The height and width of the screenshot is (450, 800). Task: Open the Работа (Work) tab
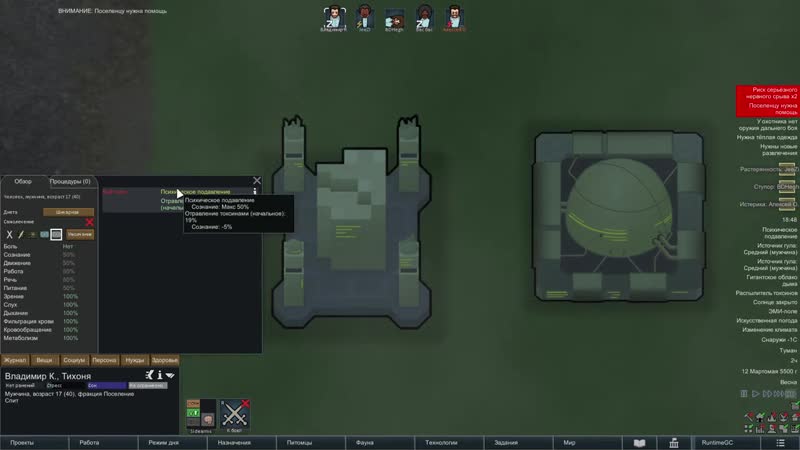pyautogui.click(x=89, y=442)
